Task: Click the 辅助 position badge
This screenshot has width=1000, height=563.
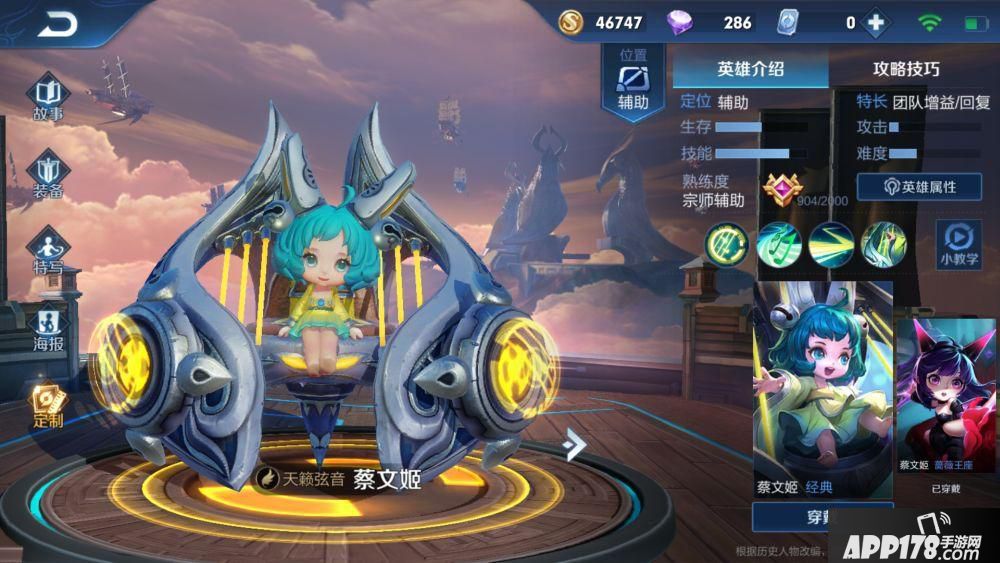Action: (633, 80)
